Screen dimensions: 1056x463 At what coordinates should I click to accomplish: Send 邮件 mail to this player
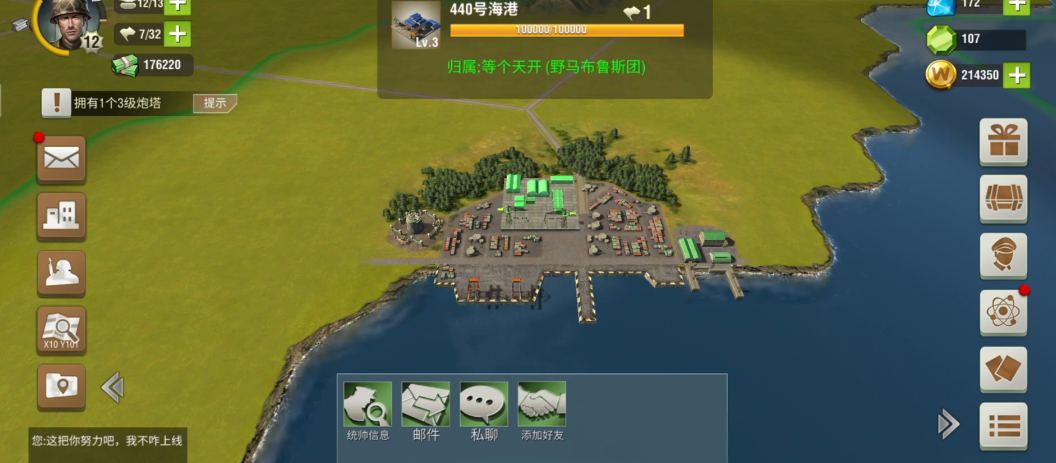point(426,410)
